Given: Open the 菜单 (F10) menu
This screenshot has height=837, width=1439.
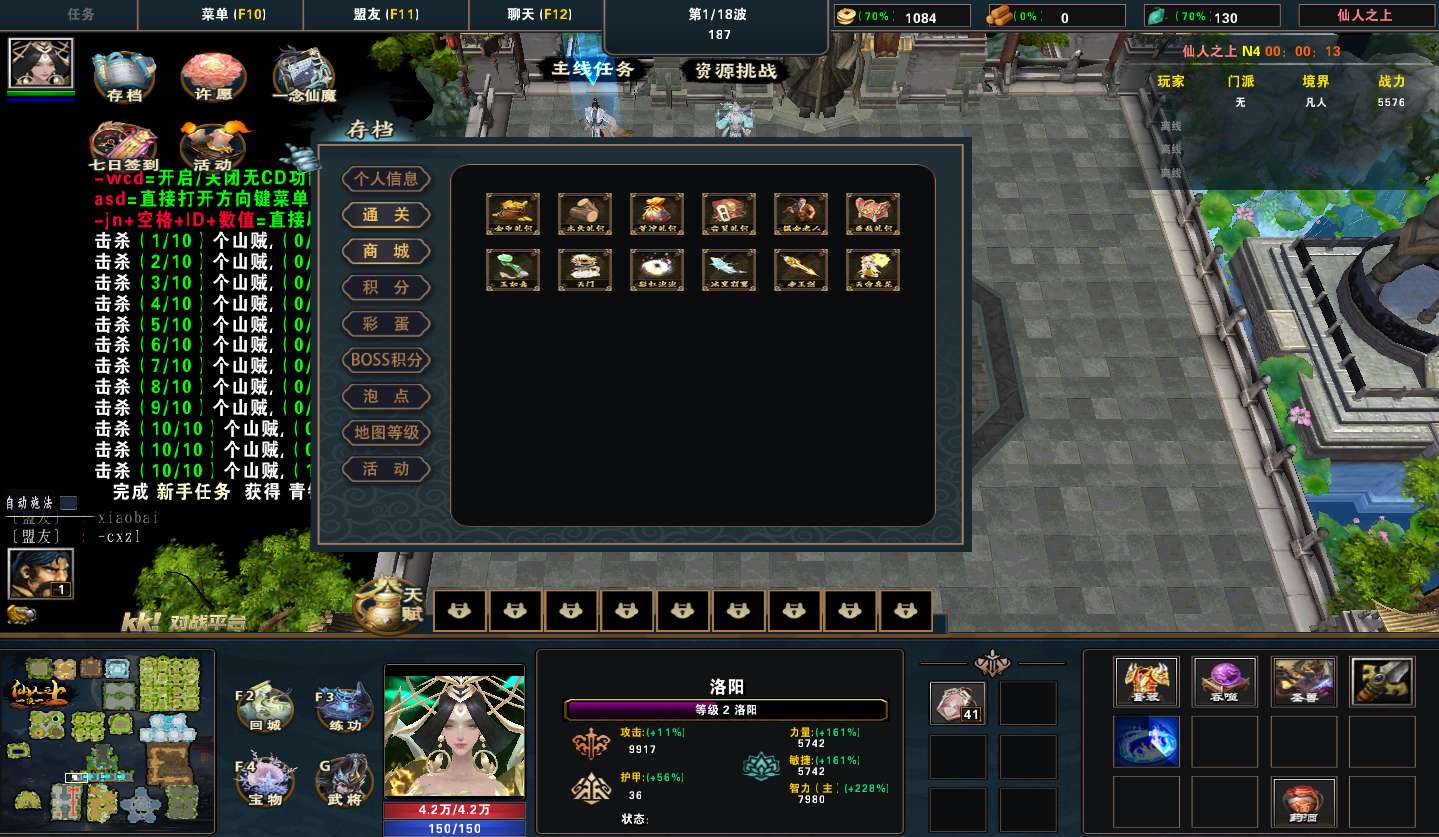Looking at the screenshot, I should pyautogui.click(x=233, y=15).
